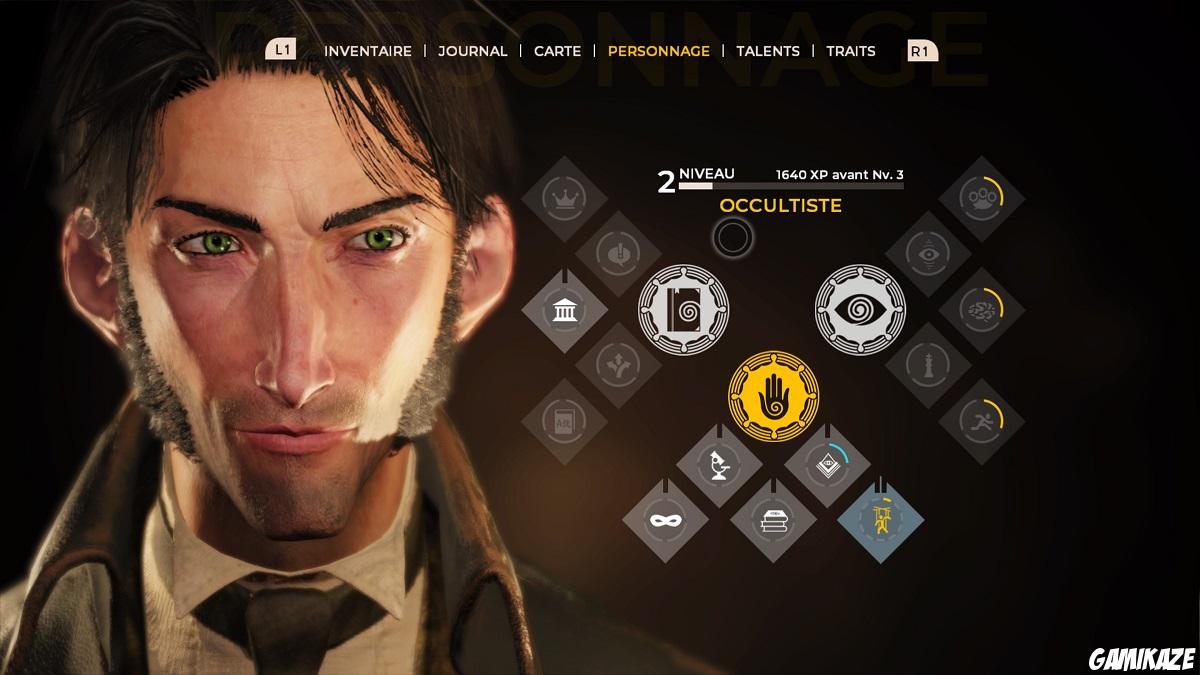Open the Traits tab
The width and height of the screenshot is (1200, 675).
[851, 51]
